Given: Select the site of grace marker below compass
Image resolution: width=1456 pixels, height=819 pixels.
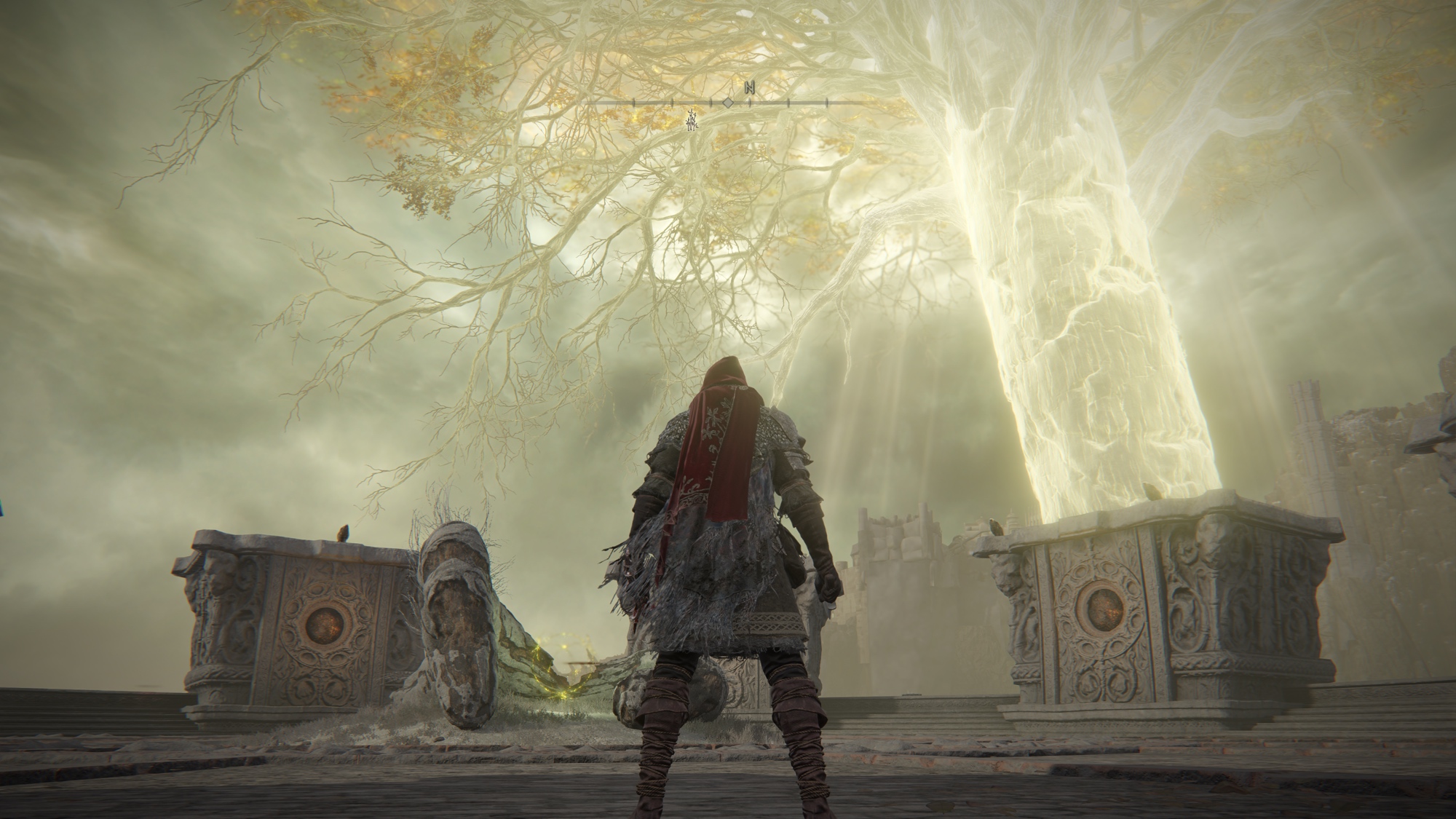Looking at the screenshot, I should (x=692, y=120).
